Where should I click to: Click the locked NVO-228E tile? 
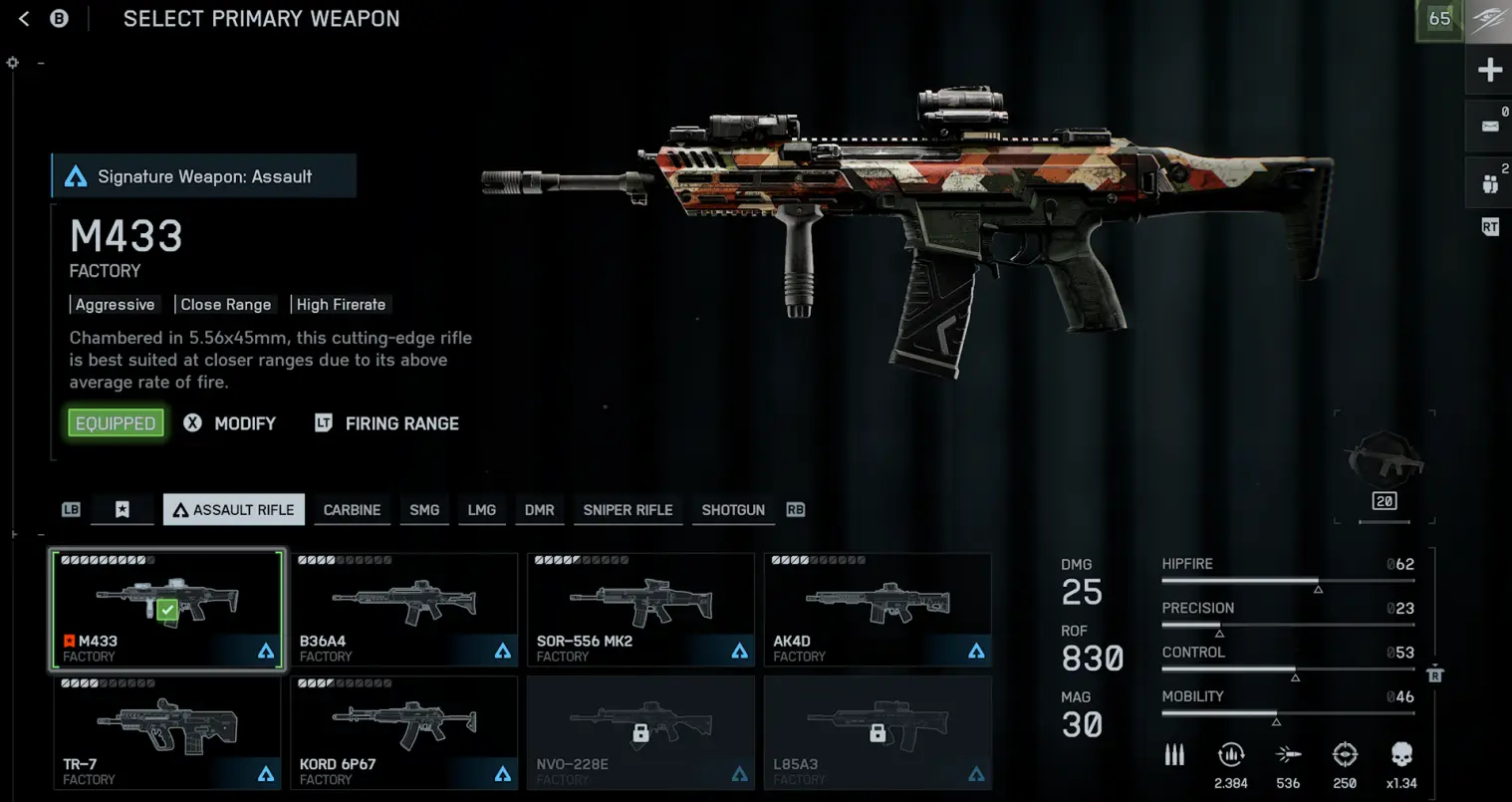(x=640, y=732)
